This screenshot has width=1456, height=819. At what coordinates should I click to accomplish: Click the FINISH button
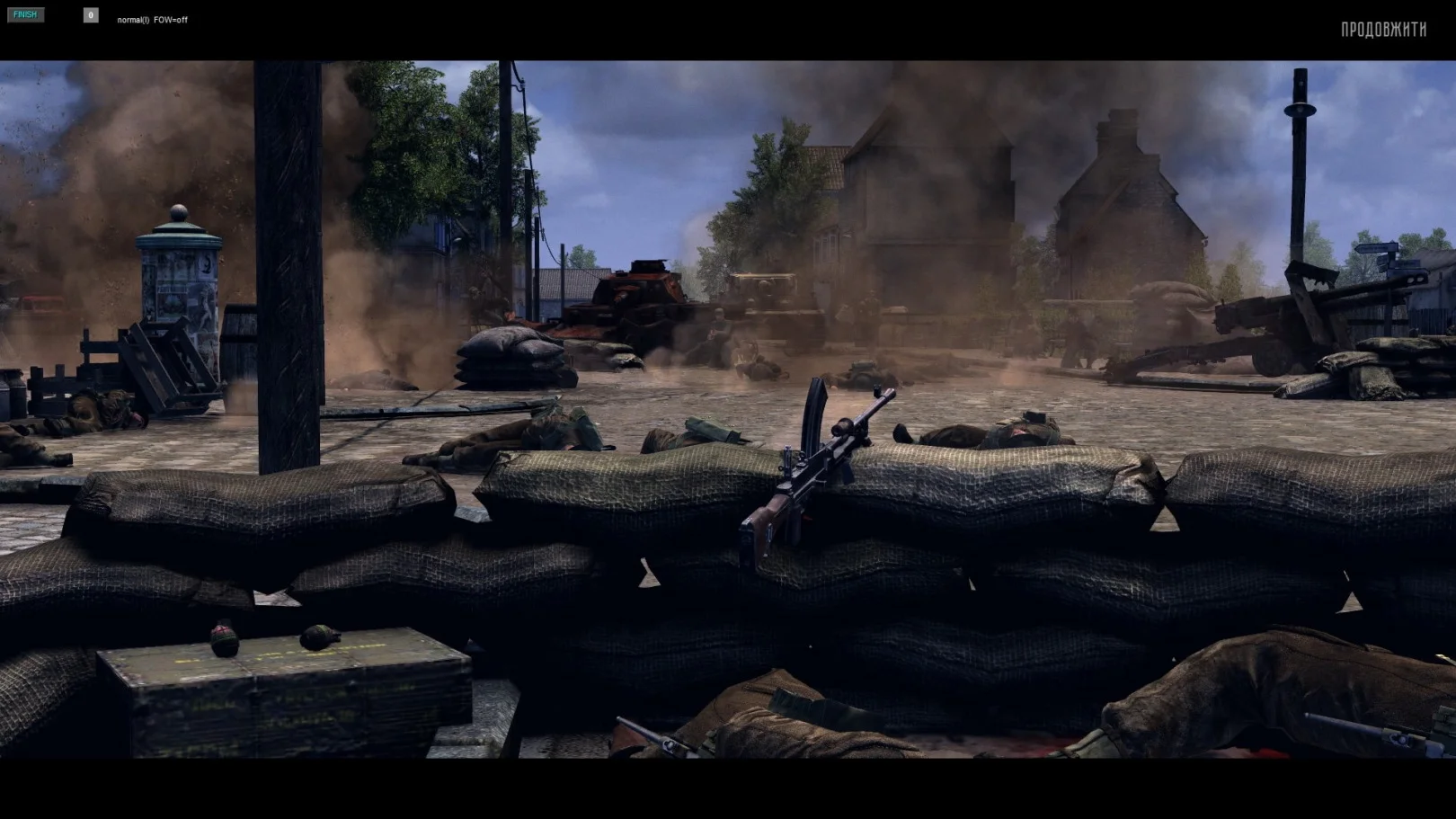coord(25,15)
